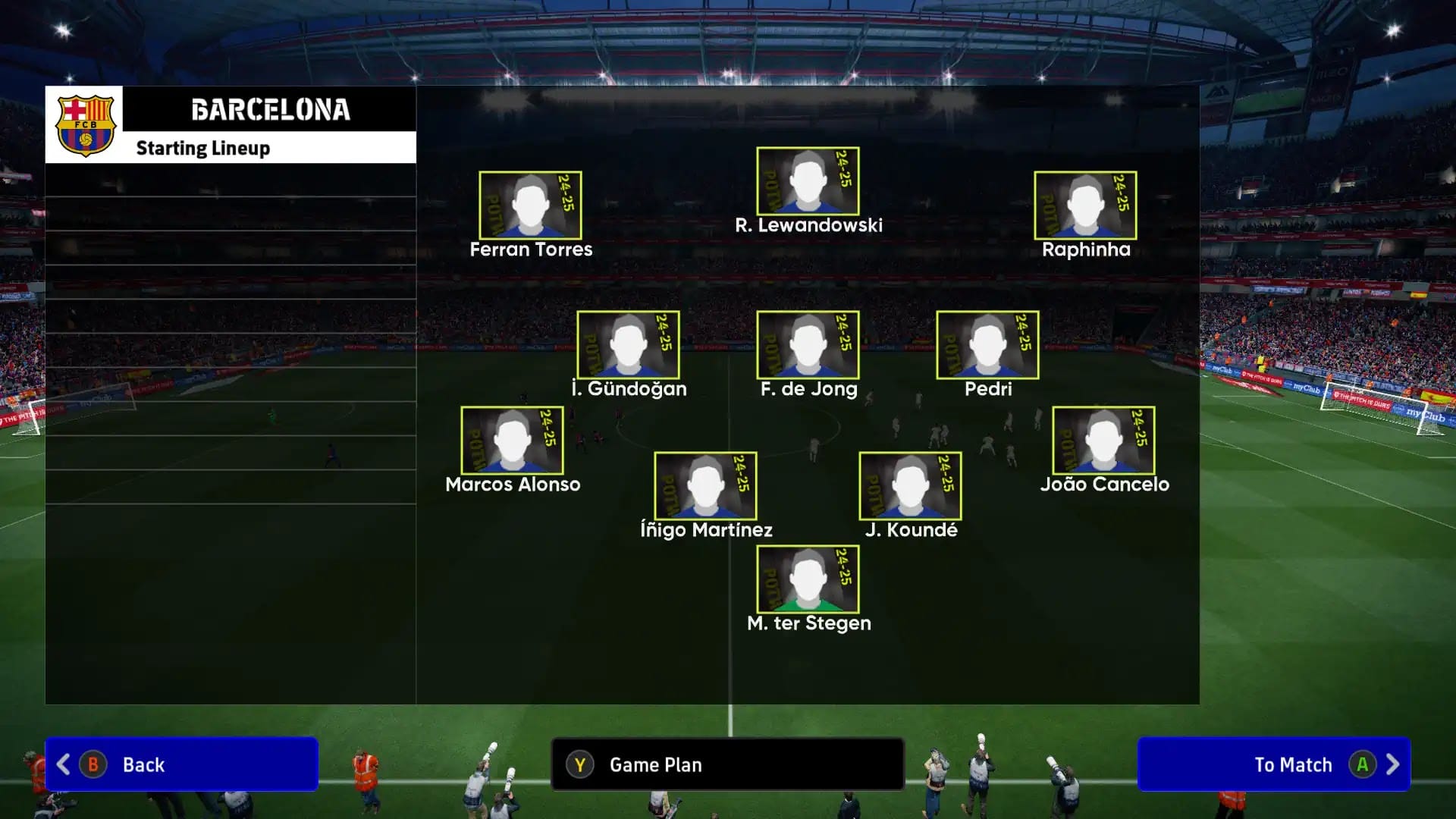Screen dimensions: 1456x819
Task: Pick İ. Gündoğan's midfield card
Action: pos(628,345)
